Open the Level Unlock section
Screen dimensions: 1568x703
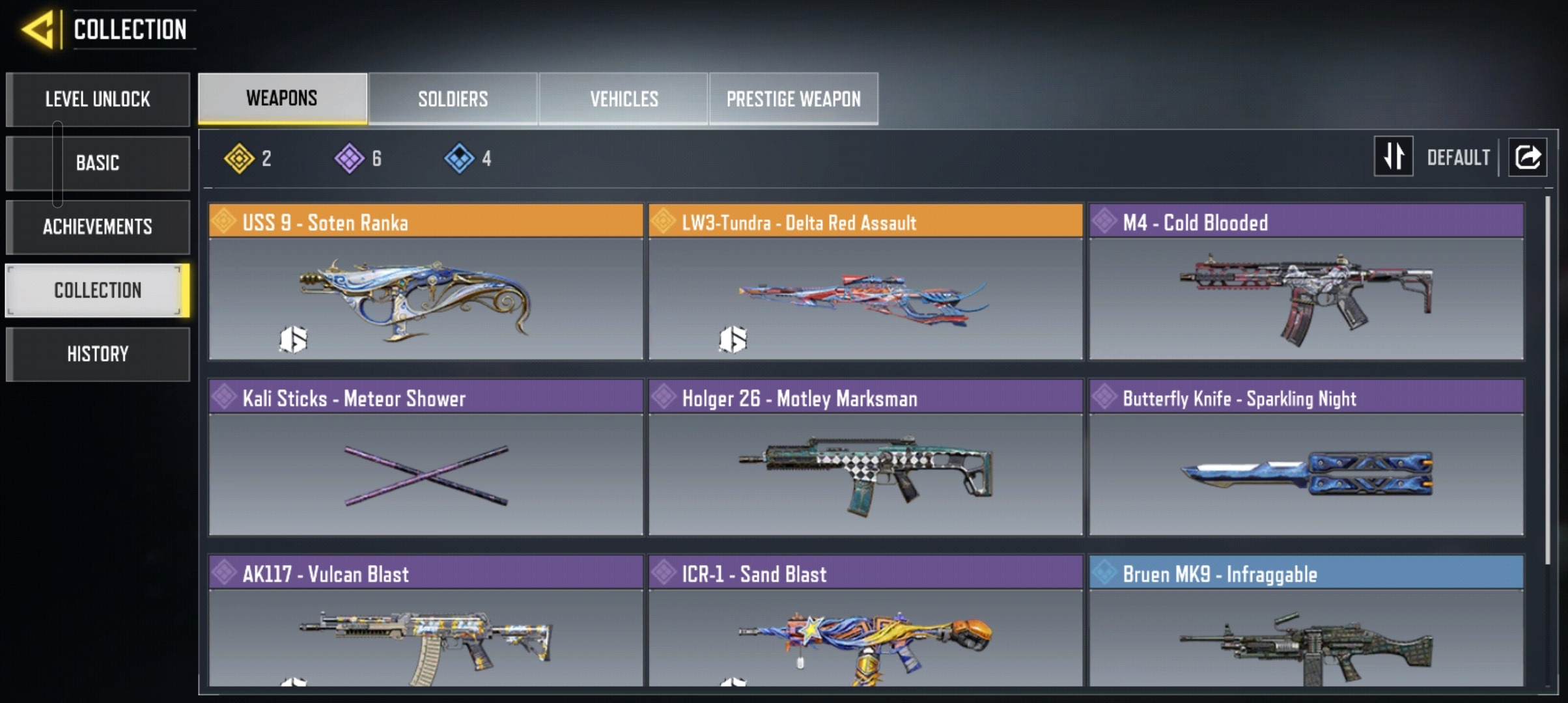[98, 99]
